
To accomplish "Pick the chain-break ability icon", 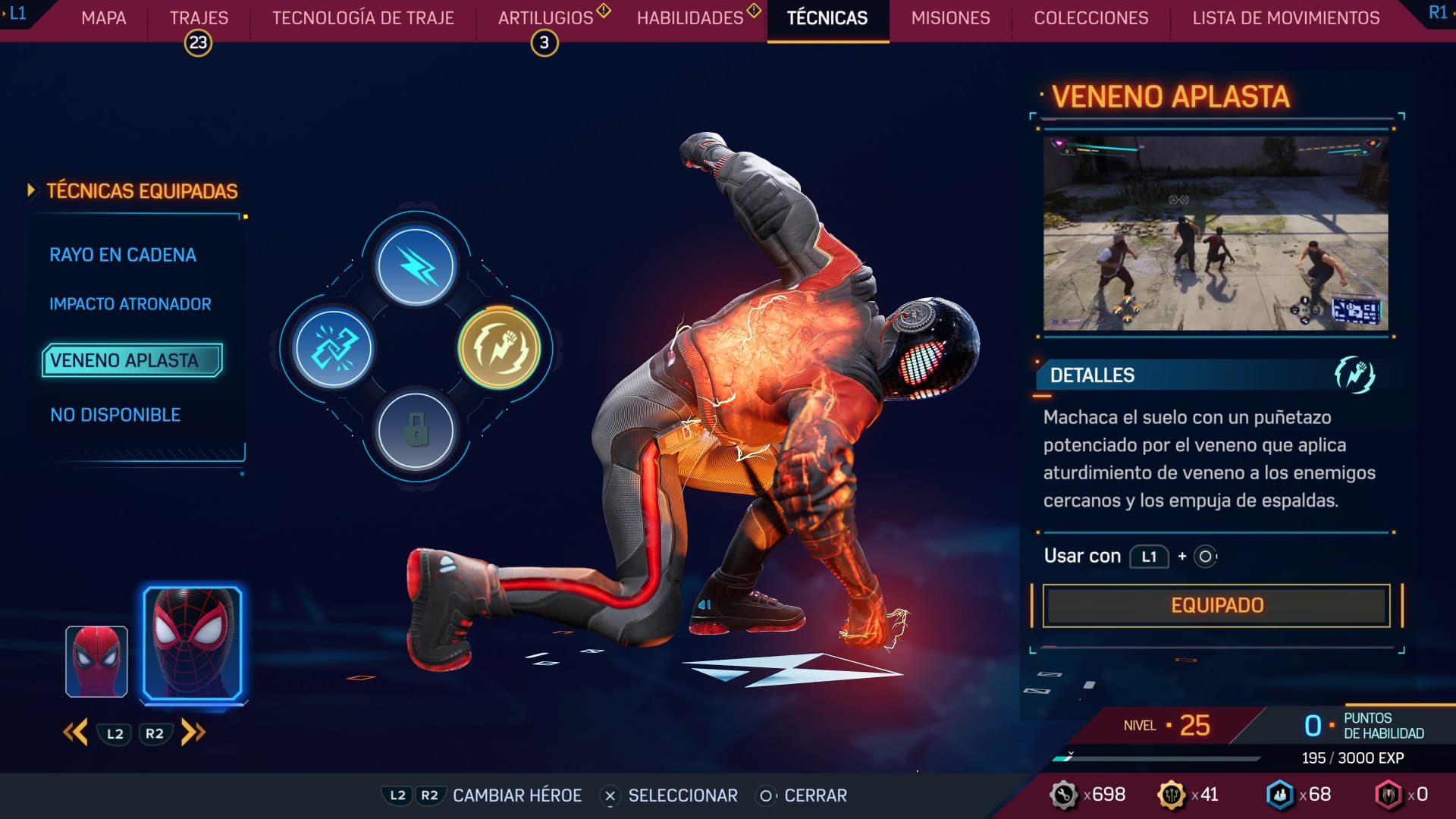I will click(x=334, y=348).
